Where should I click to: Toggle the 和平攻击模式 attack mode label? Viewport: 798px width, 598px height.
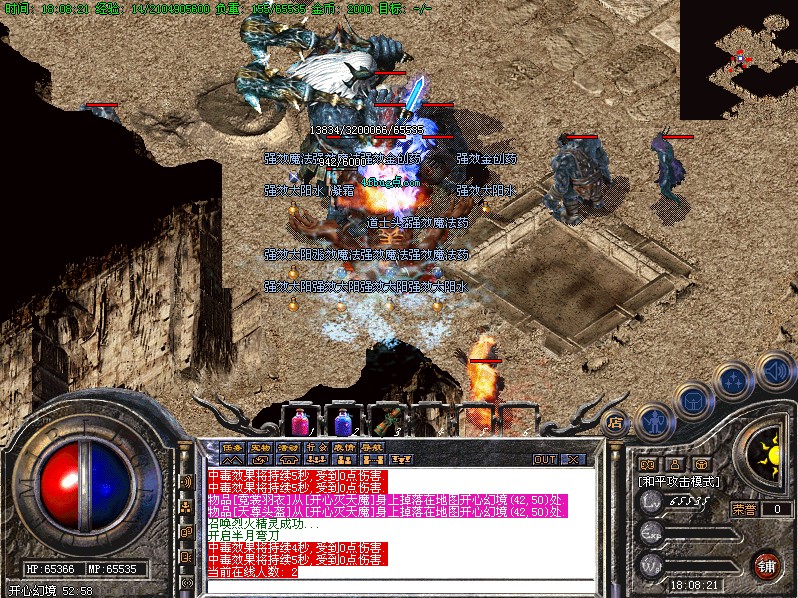click(679, 482)
